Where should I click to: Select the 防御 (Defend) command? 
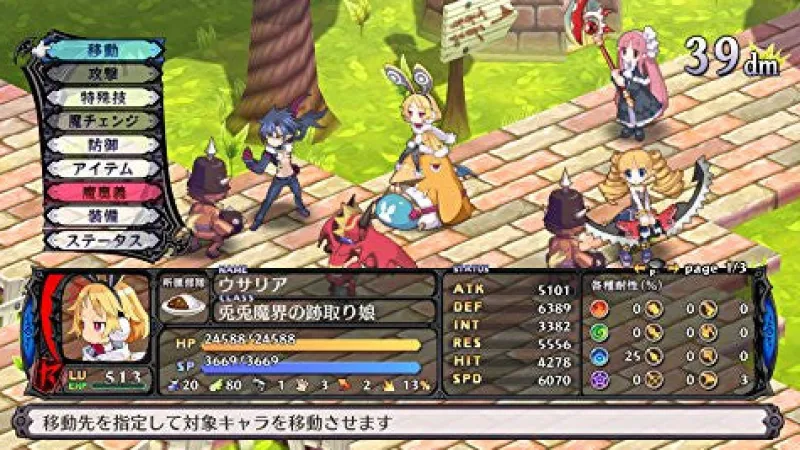pos(104,145)
